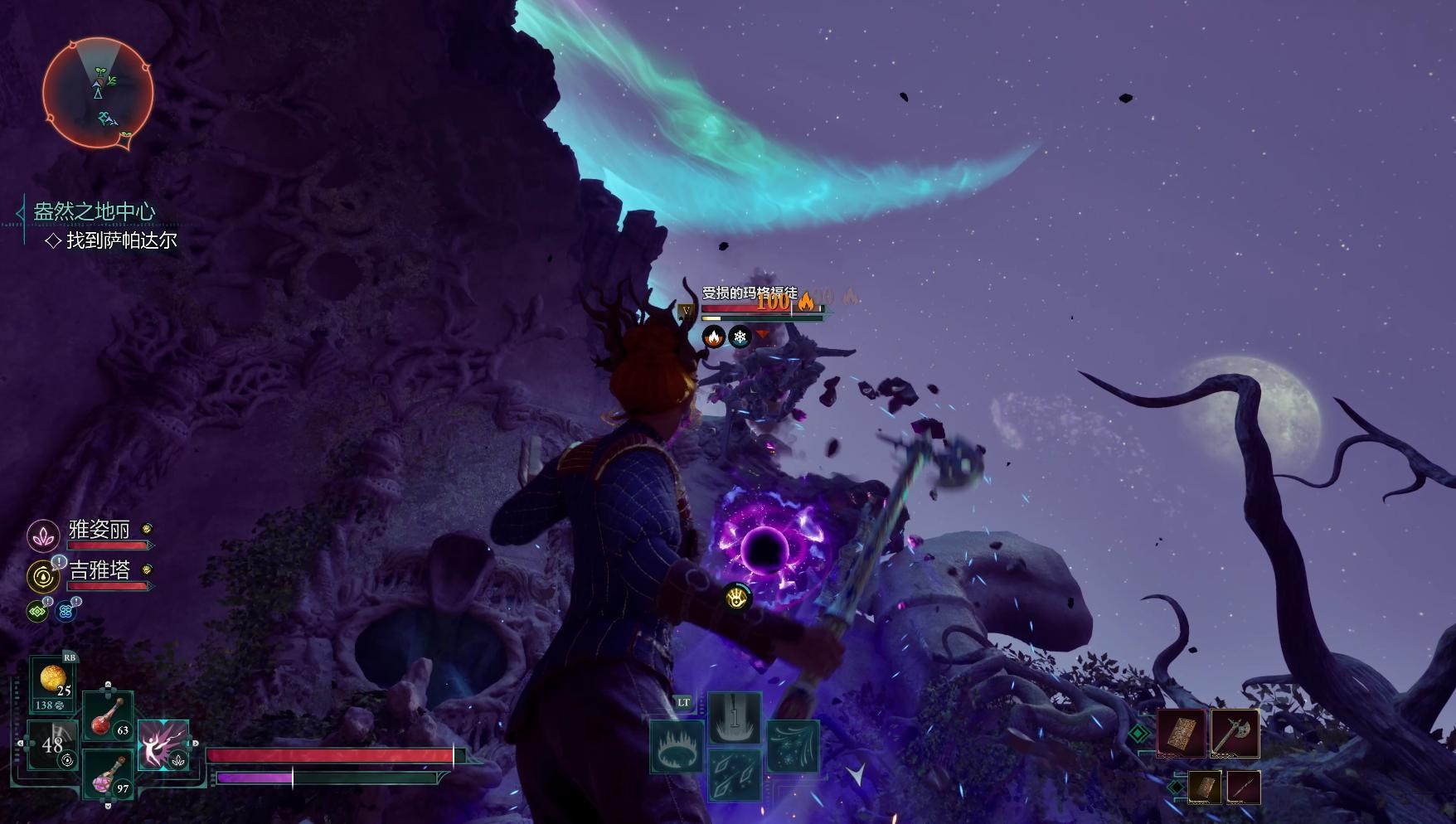Select companion 雅姿丽's pink lotus portrait
Viewport: 1456px width, 824px height.
click(x=42, y=536)
